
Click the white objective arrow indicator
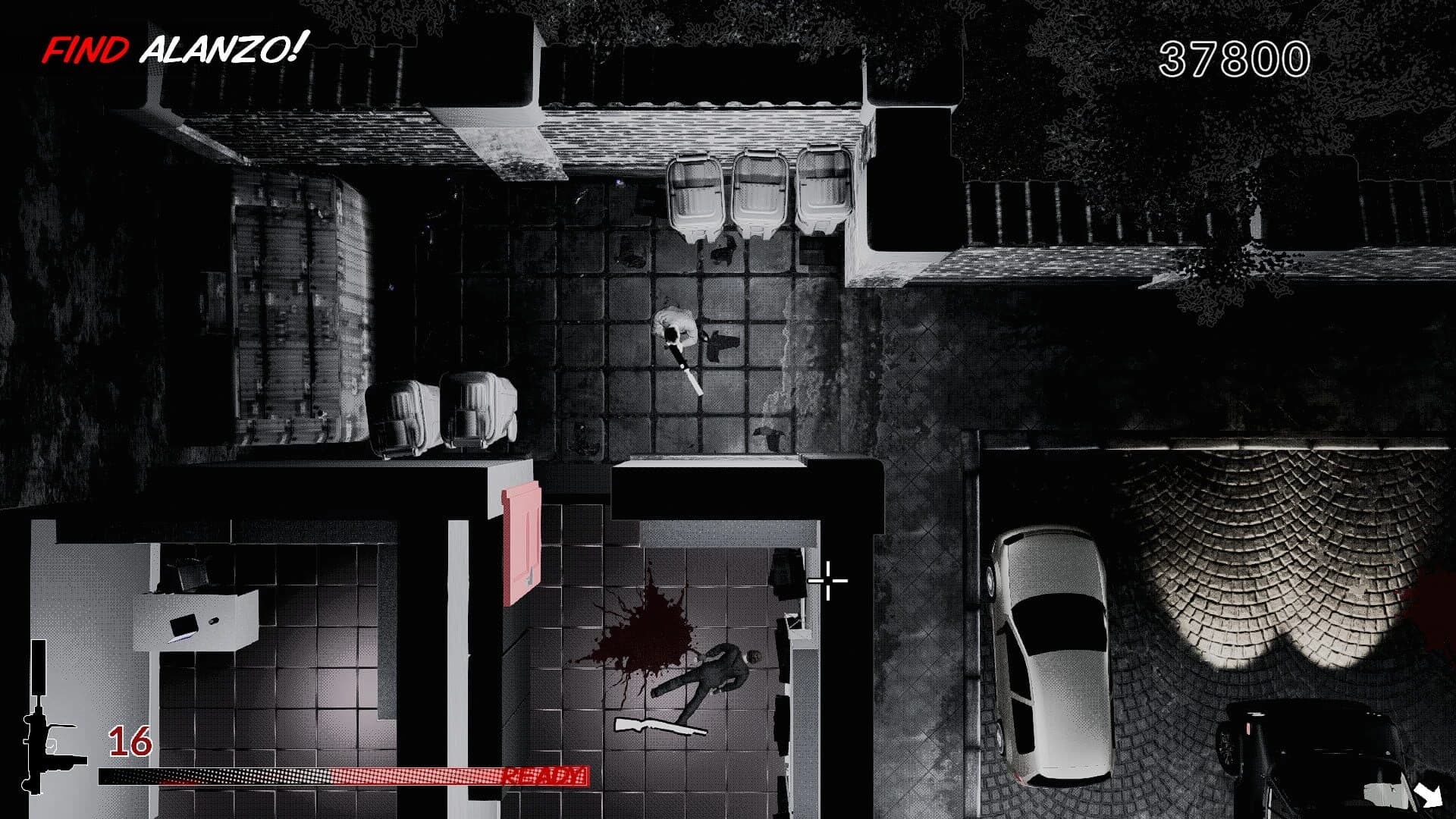tap(1429, 796)
